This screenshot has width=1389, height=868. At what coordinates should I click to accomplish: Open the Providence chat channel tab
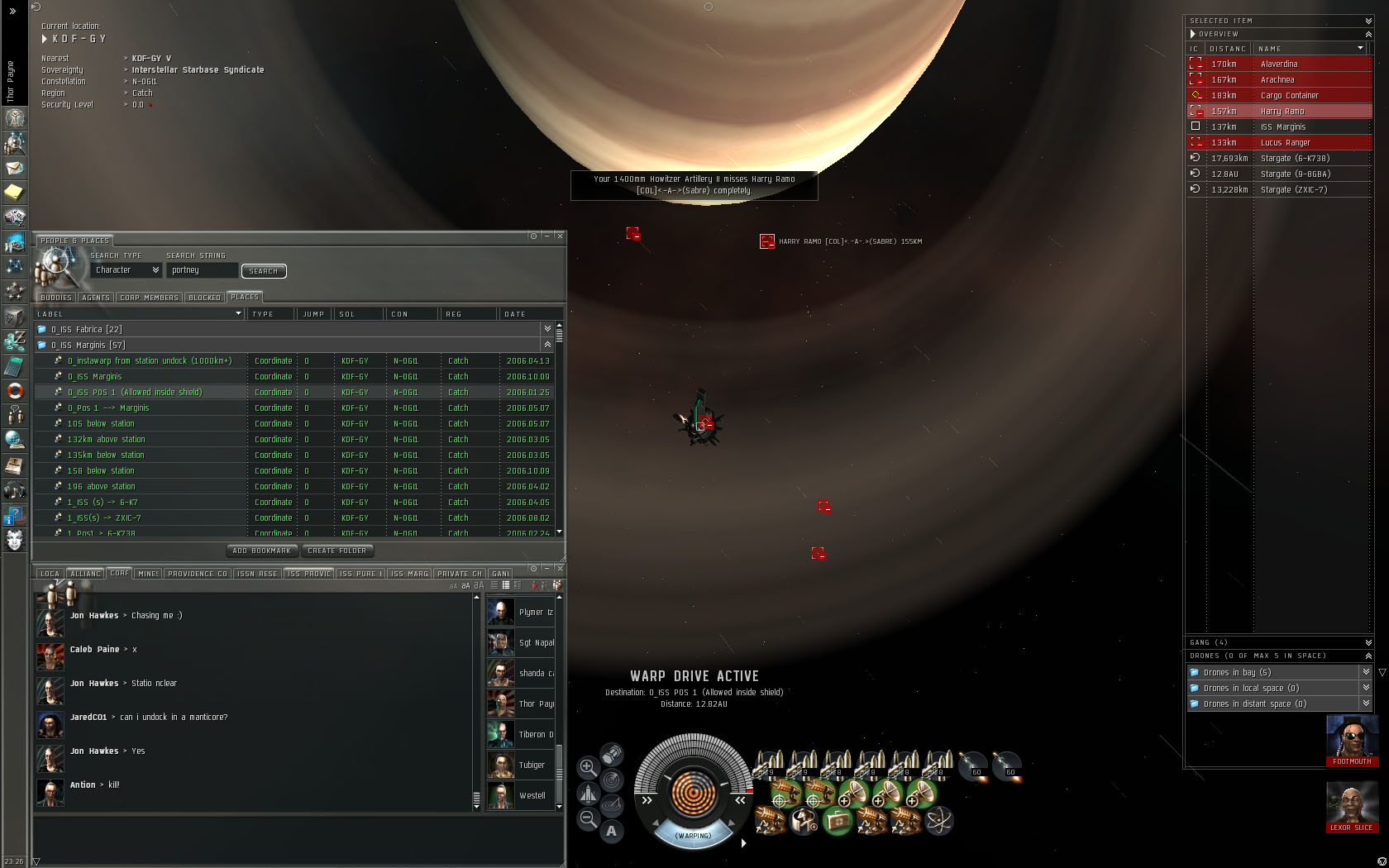pyautogui.click(x=198, y=574)
